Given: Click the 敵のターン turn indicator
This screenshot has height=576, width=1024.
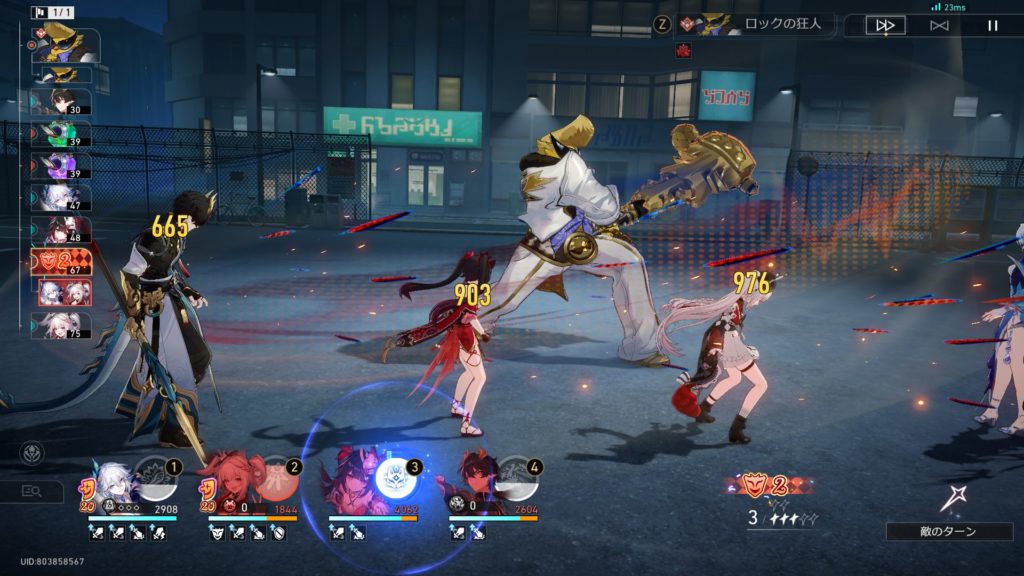Looking at the screenshot, I should (x=949, y=531).
